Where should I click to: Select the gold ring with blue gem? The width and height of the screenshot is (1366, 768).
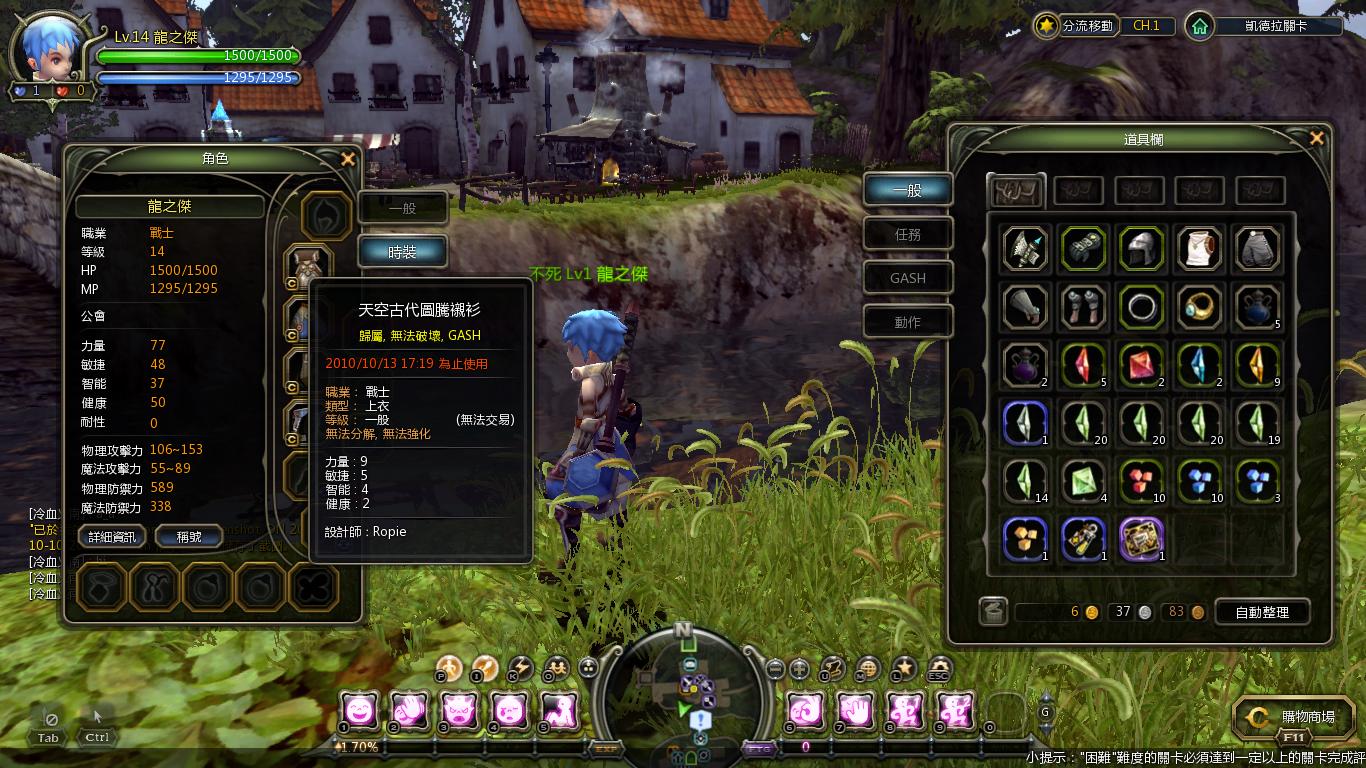click(1199, 307)
